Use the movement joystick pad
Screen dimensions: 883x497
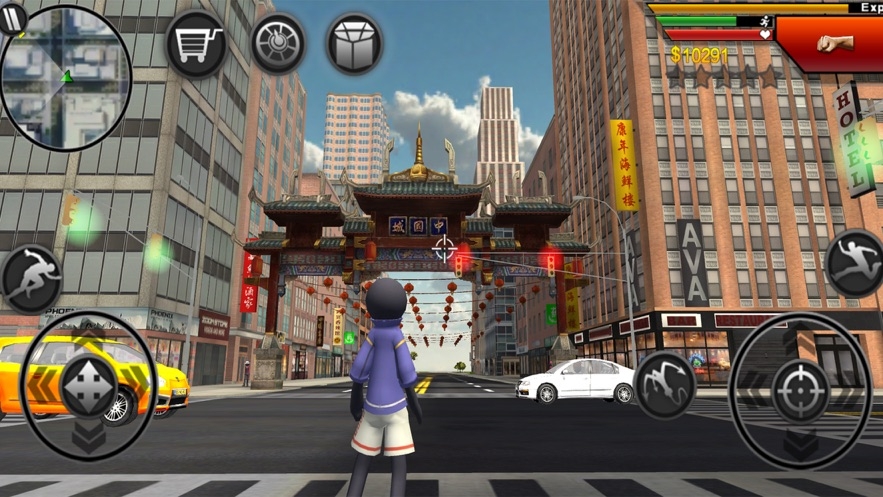tap(88, 387)
